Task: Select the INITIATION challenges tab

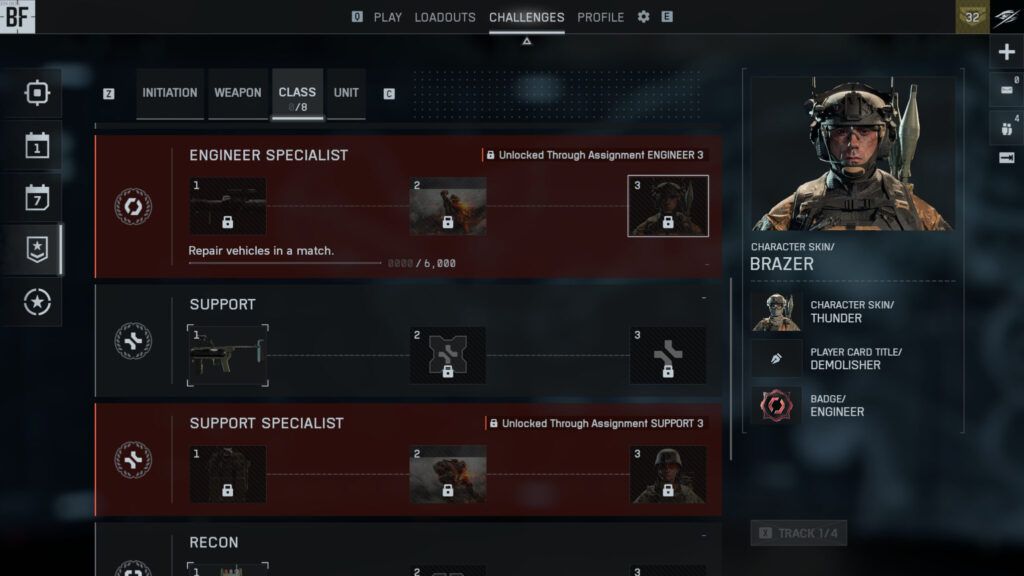Action: click(170, 93)
